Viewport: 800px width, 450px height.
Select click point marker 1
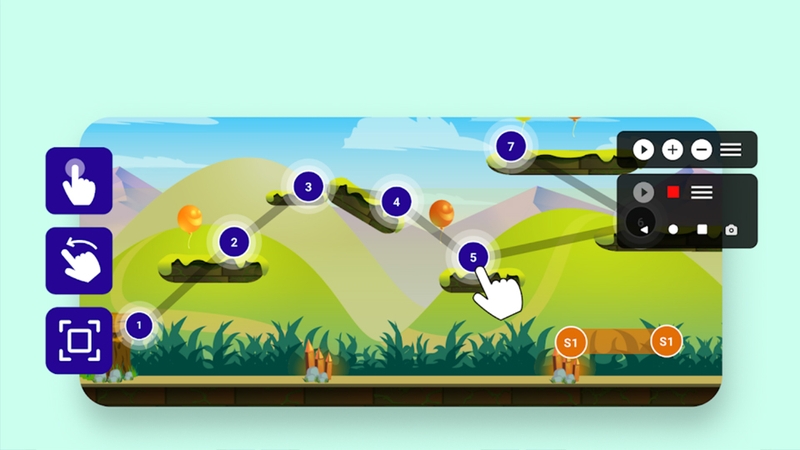pos(140,324)
